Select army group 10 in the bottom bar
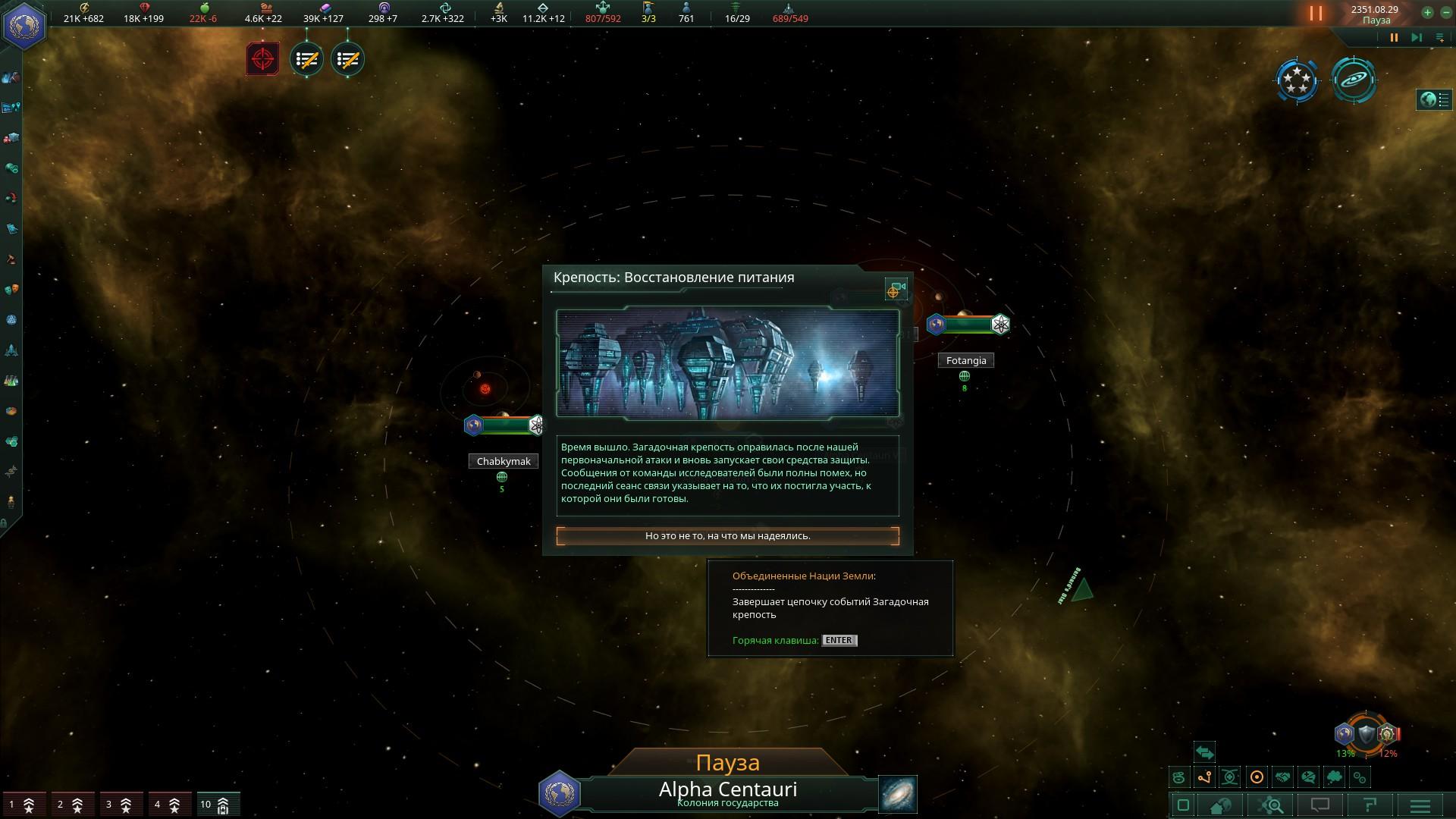The image size is (1456, 819). 215,805
